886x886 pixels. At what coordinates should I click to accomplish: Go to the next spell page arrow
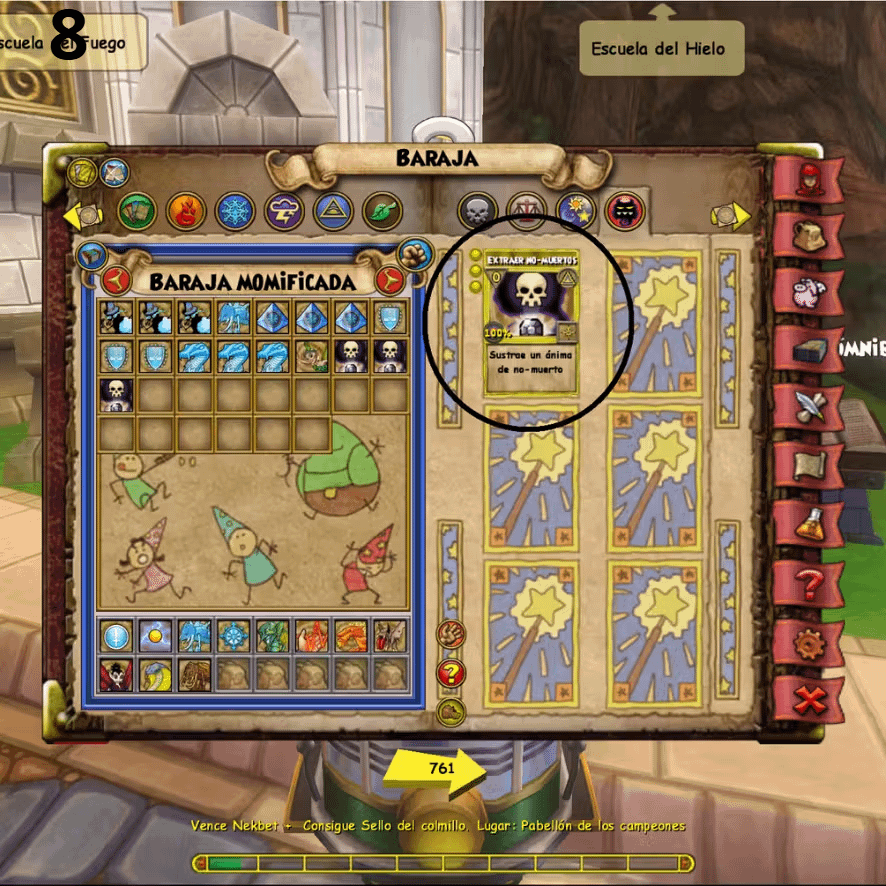click(x=732, y=214)
